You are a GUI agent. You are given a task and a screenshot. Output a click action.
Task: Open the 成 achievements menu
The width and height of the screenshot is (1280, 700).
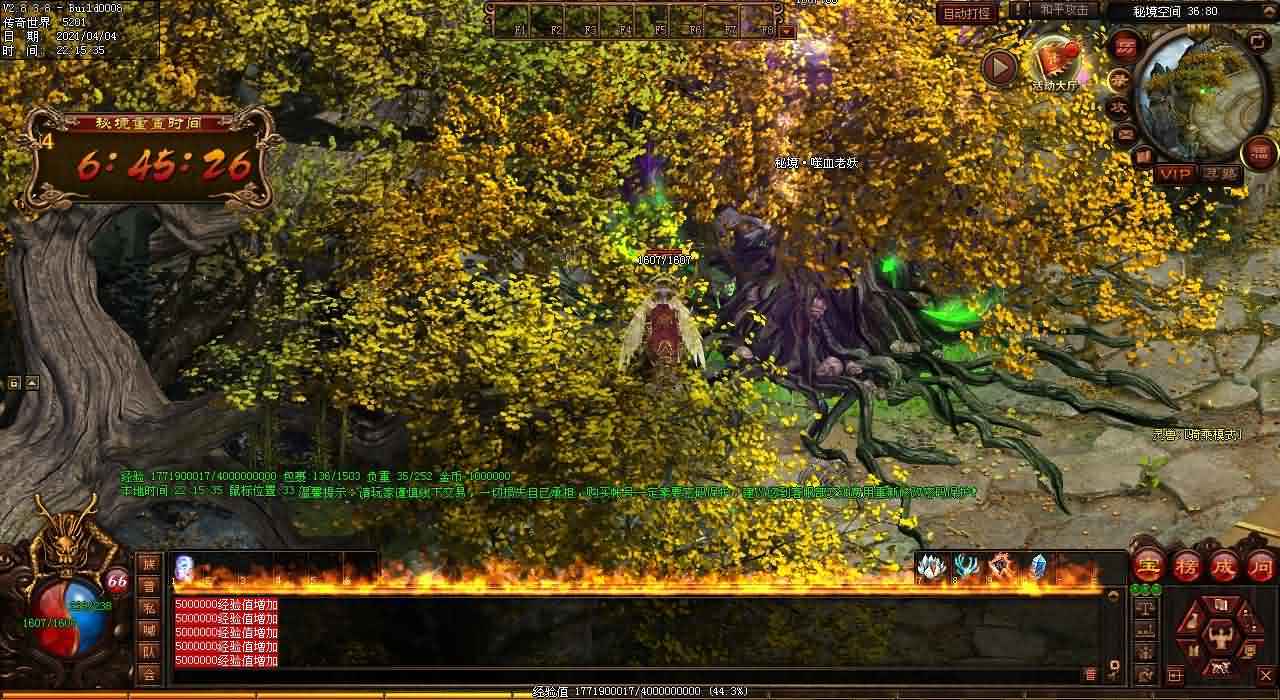tap(1223, 565)
